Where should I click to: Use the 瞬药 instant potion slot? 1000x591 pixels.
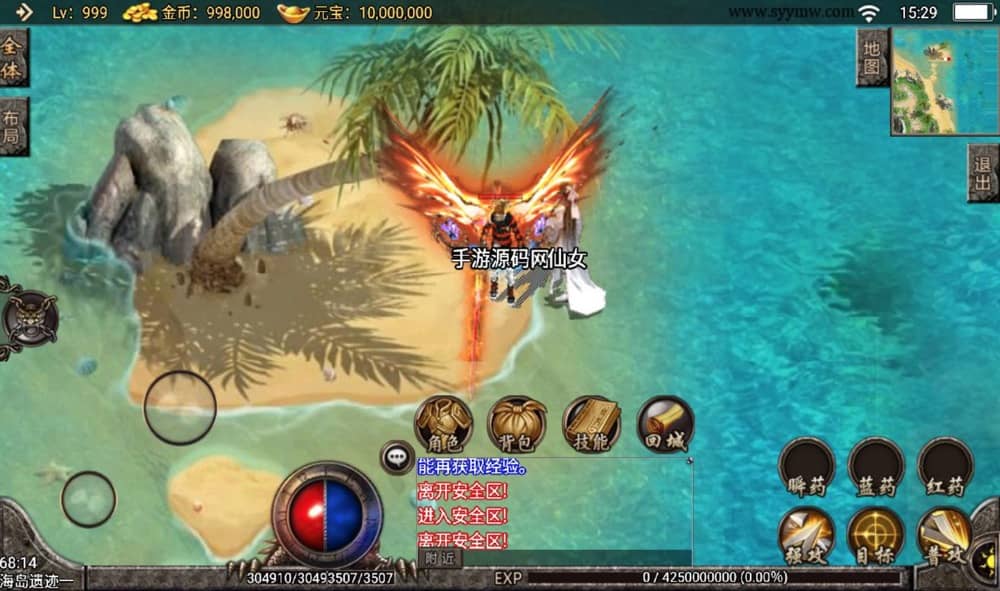(x=806, y=465)
